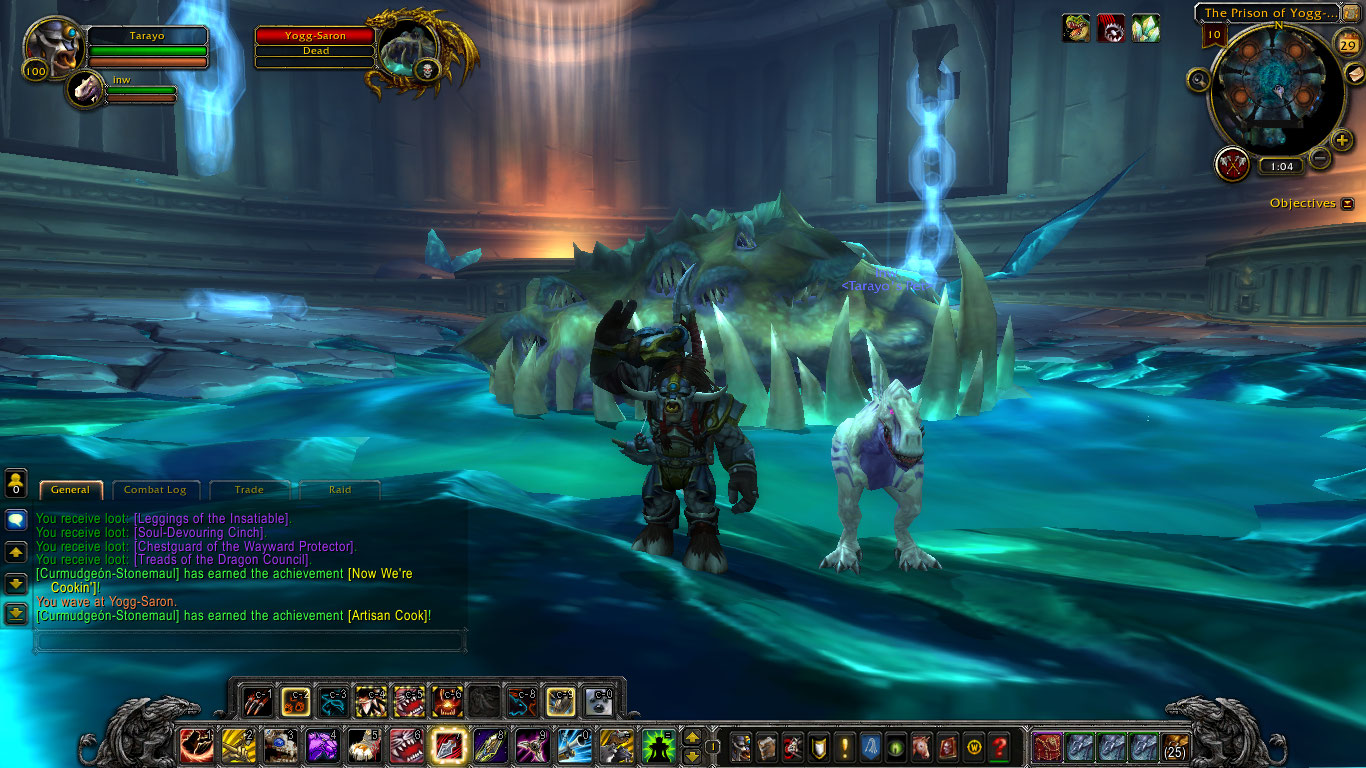Image resolution: width=1366 pixels, height=768 pixels.
Task: Switch to the Combat Log chat tab
Action: (x=155, y=490)
